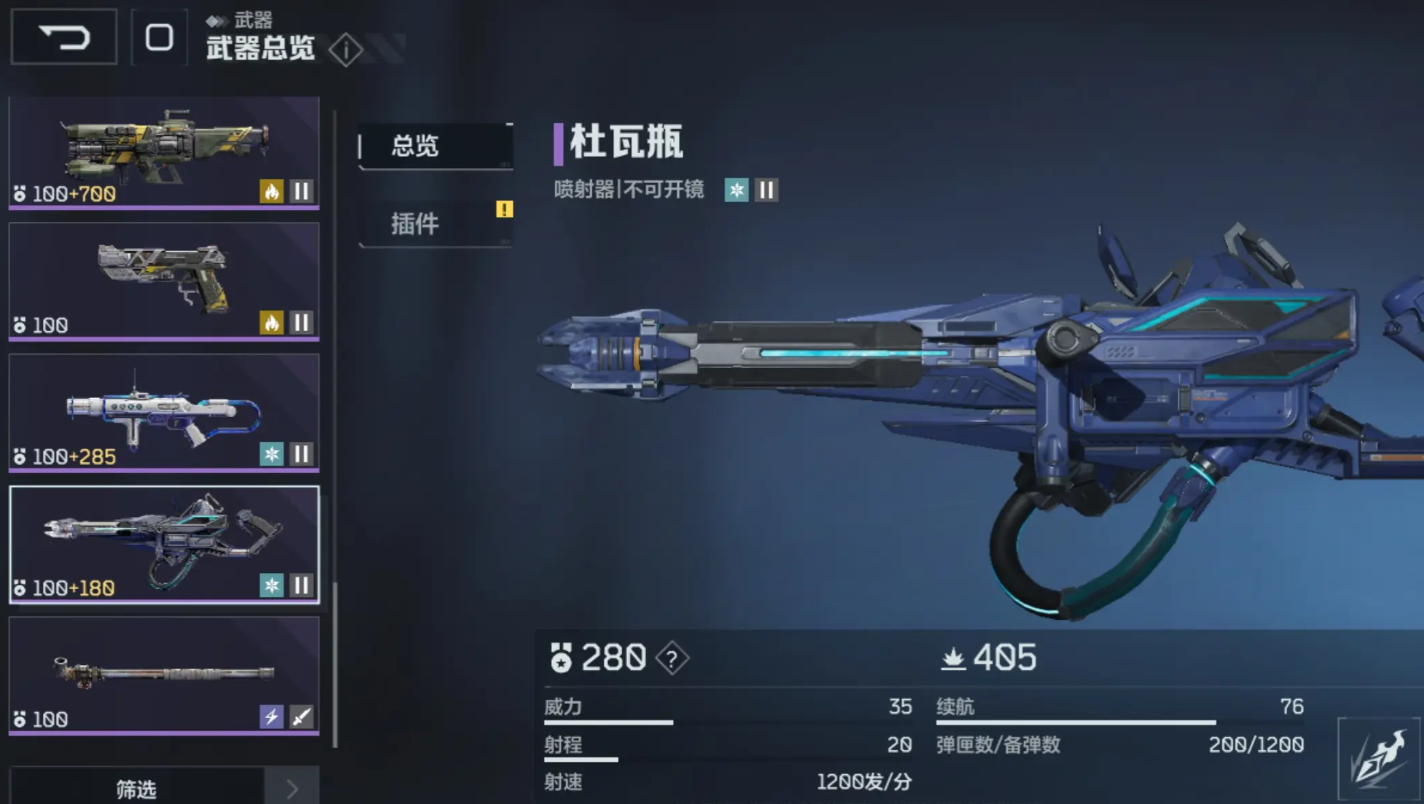
Task: Open the ? help icon next to the 280 rating
Action: 672,658
